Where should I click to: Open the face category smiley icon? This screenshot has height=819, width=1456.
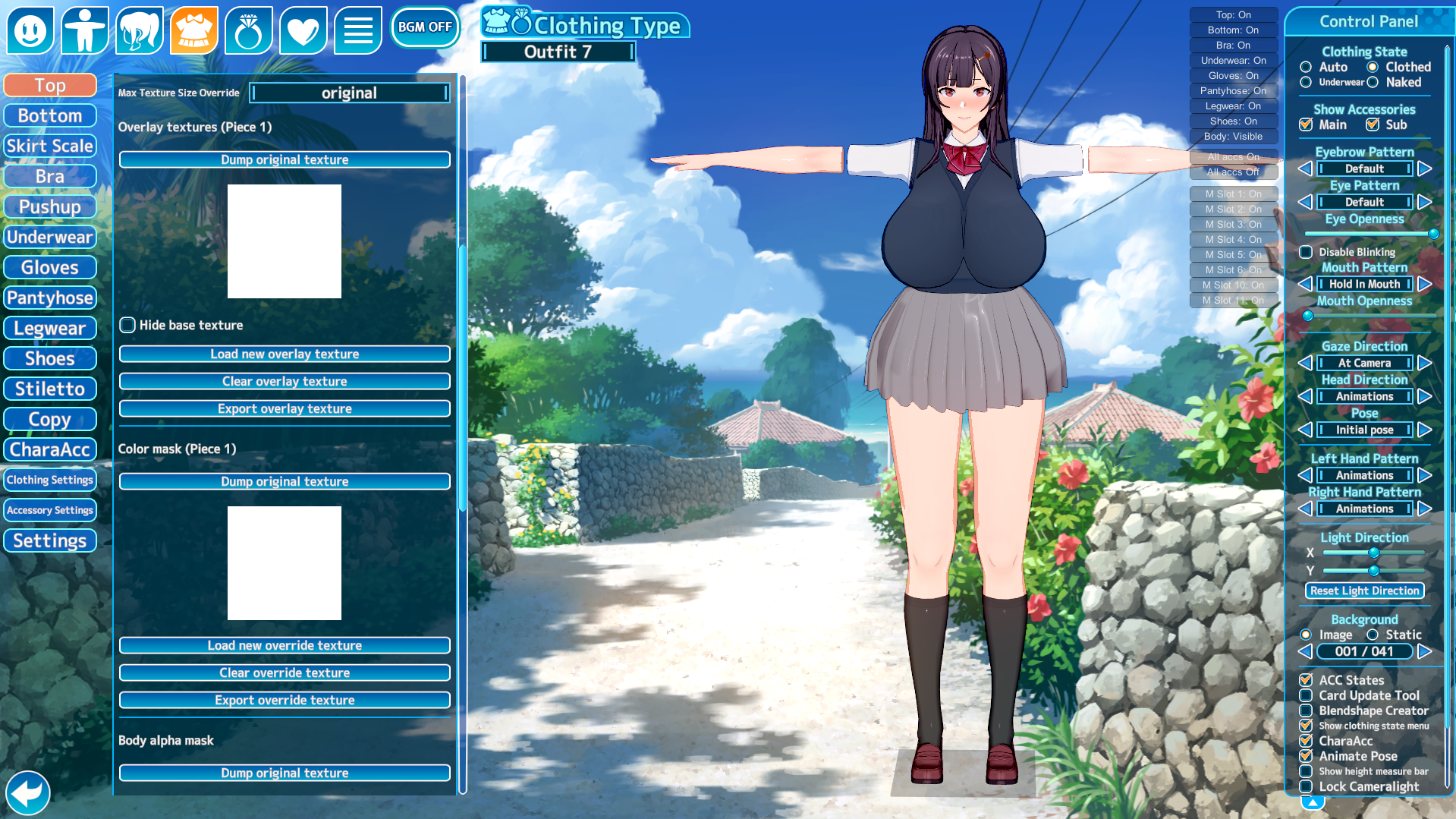pos(30,30)
